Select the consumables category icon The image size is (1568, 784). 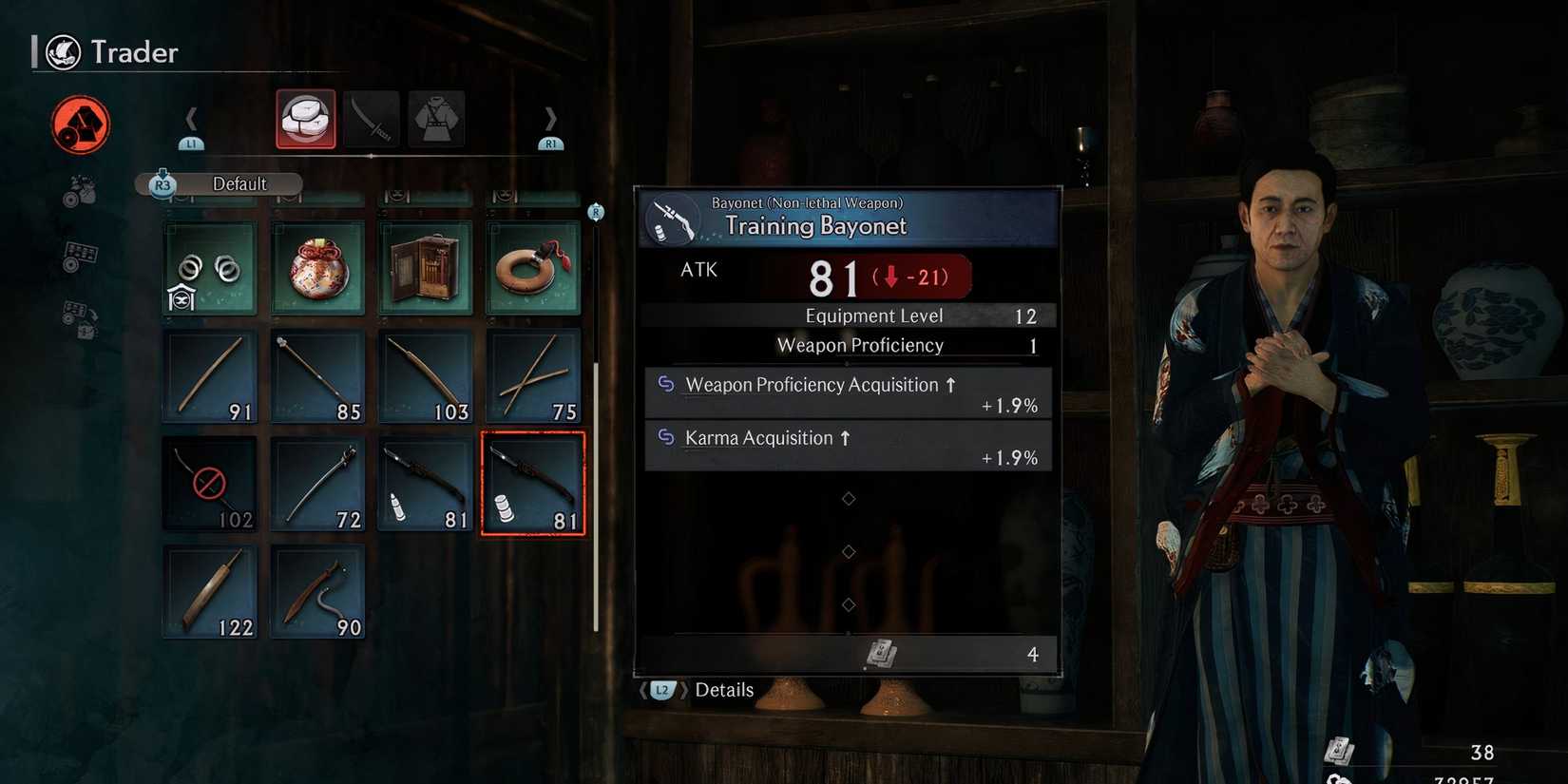pyautogui.click(x=306, y=118)
